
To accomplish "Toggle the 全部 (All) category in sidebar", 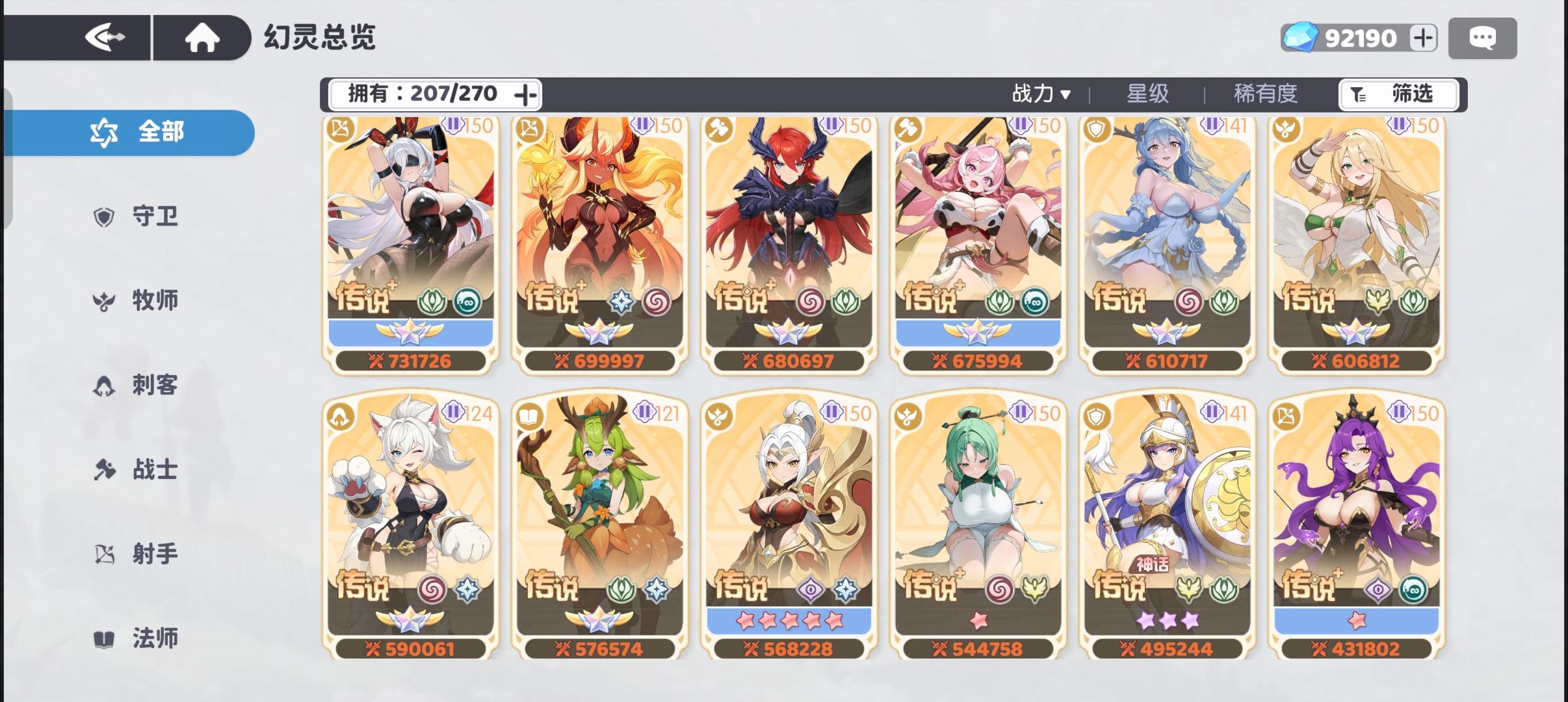I will 130,131.
